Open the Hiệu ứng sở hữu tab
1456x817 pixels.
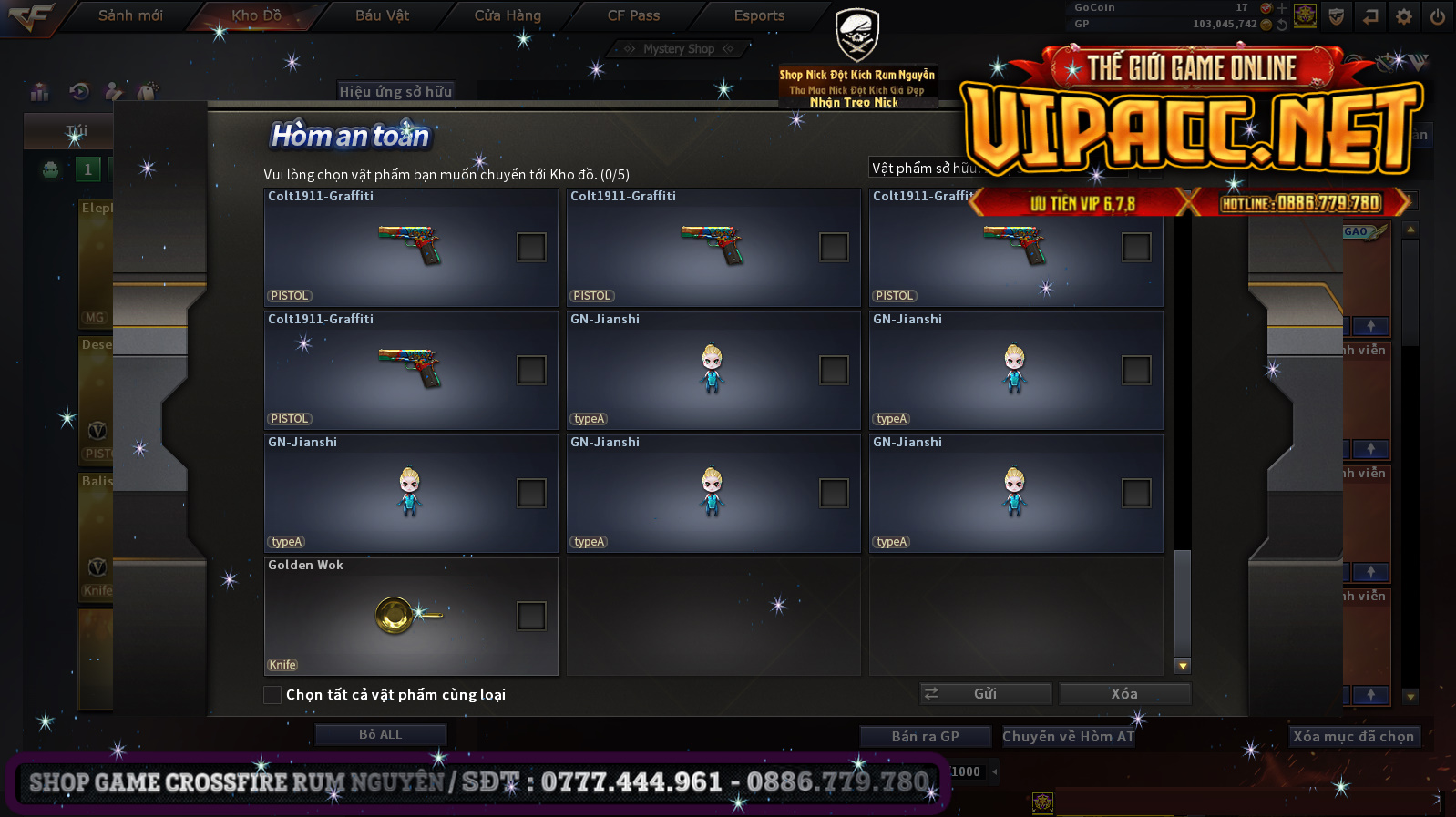coord(395,91)
